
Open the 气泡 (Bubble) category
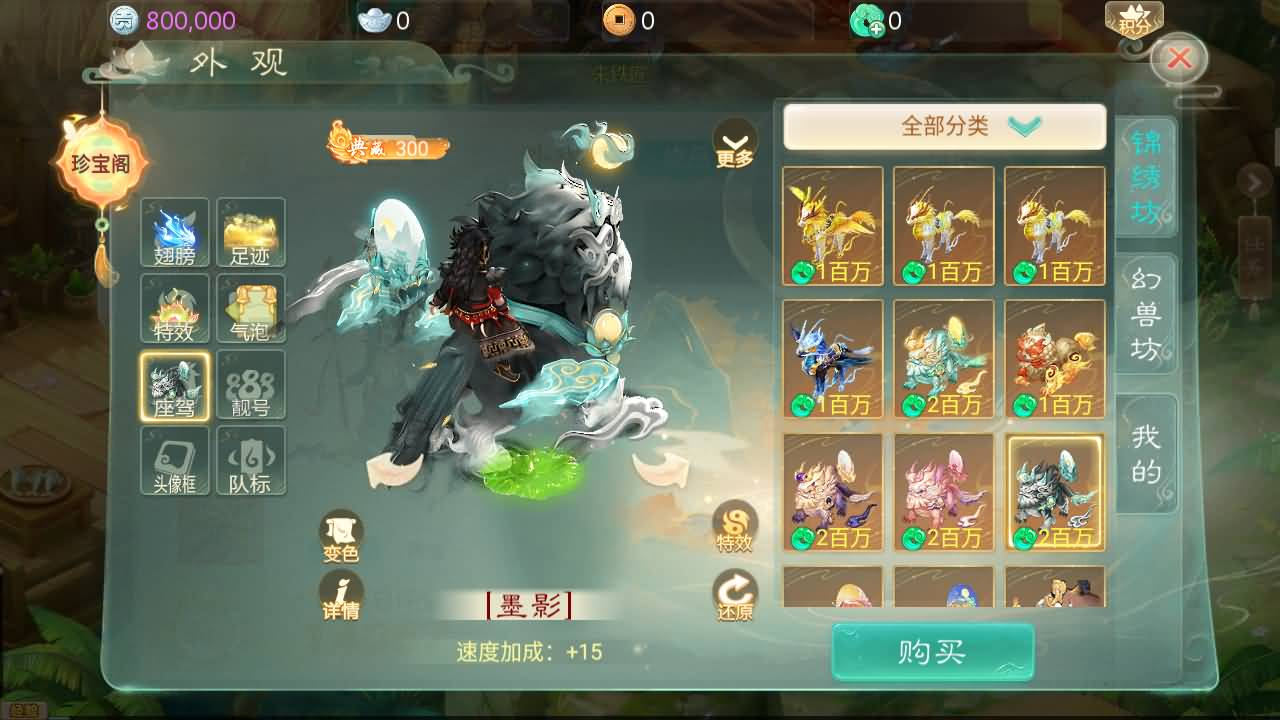pos(251,308)
